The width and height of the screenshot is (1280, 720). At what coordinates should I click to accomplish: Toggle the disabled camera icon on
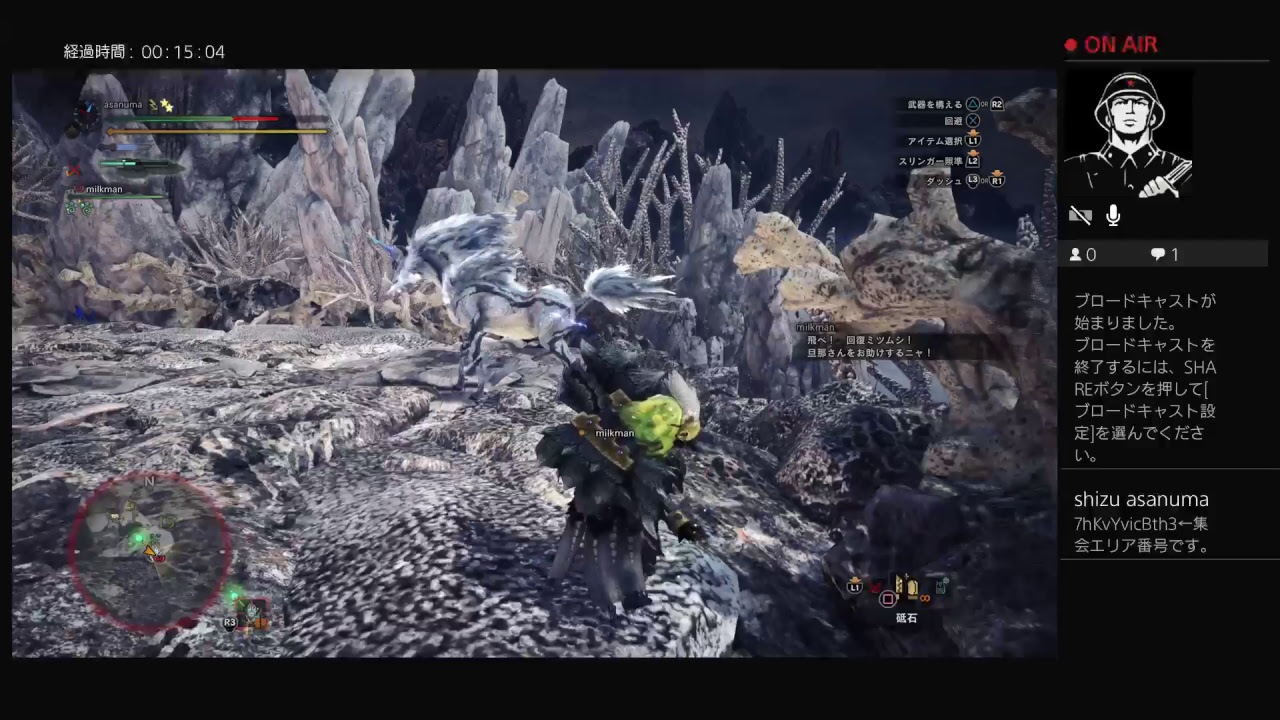click(x=1081, y=214)
